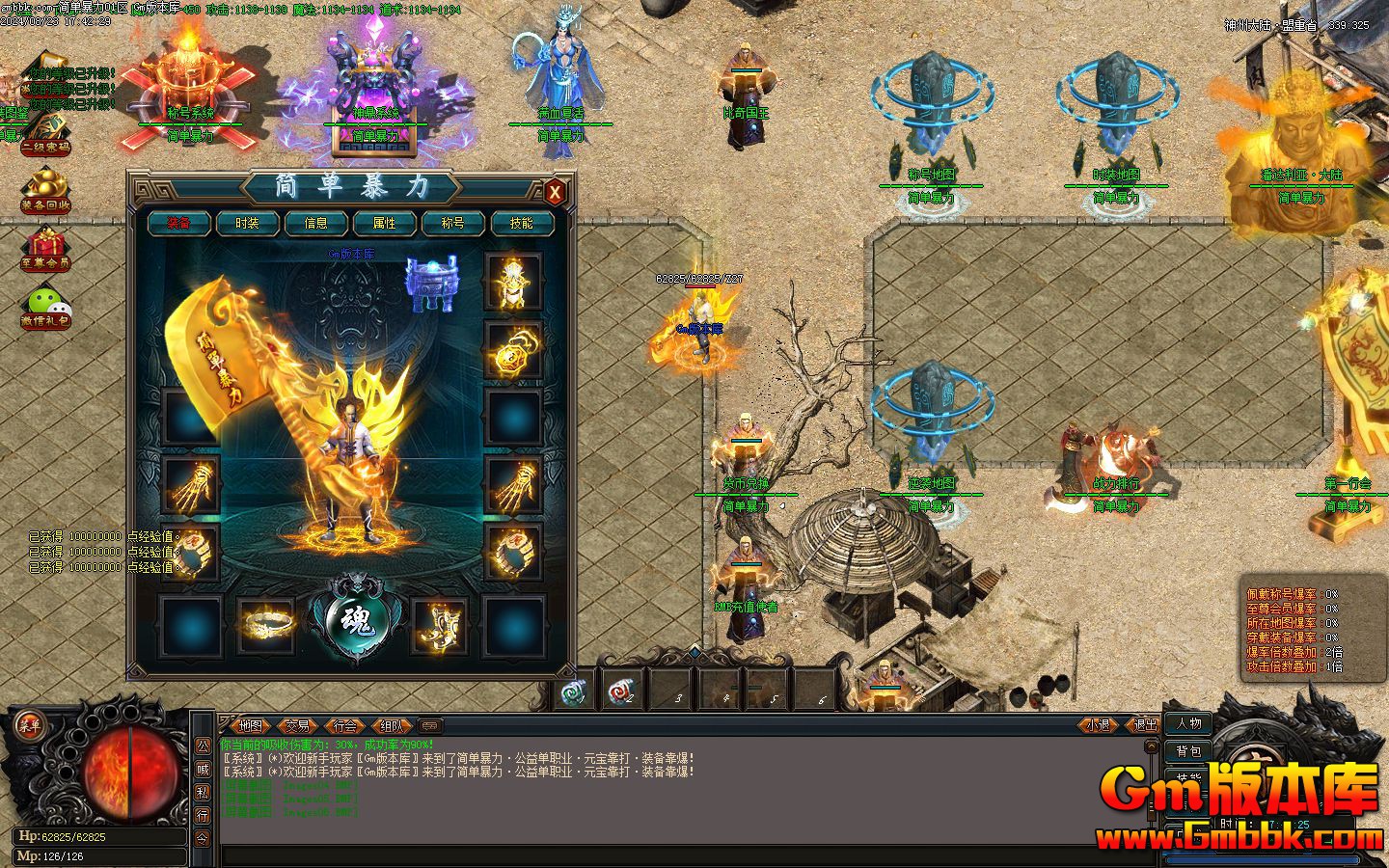Select the 属性 tab
This screenshot has width=1389, height=868.
pyautogui.click(x=384, y=223)
